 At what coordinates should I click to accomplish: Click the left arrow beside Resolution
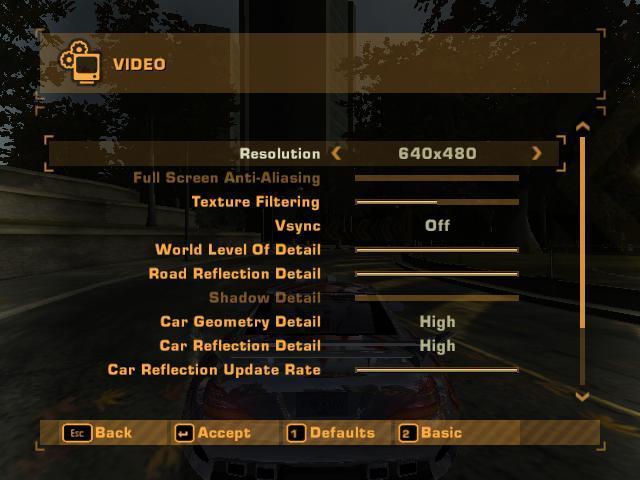click(336, 153)
